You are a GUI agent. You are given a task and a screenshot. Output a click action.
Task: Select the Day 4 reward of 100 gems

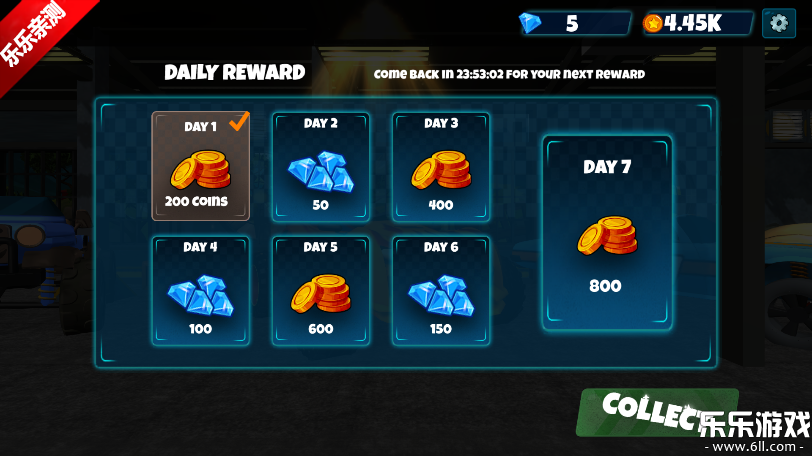200,290
